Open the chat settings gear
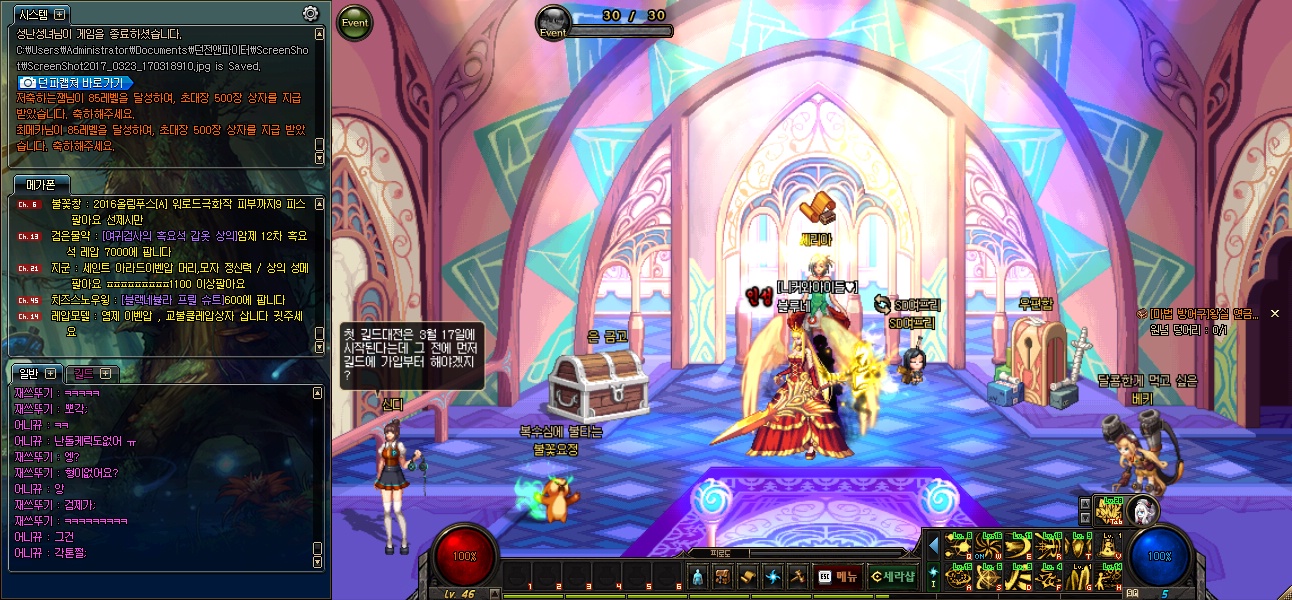Viewport: 1292px width, 600px height. click(311, 14)
